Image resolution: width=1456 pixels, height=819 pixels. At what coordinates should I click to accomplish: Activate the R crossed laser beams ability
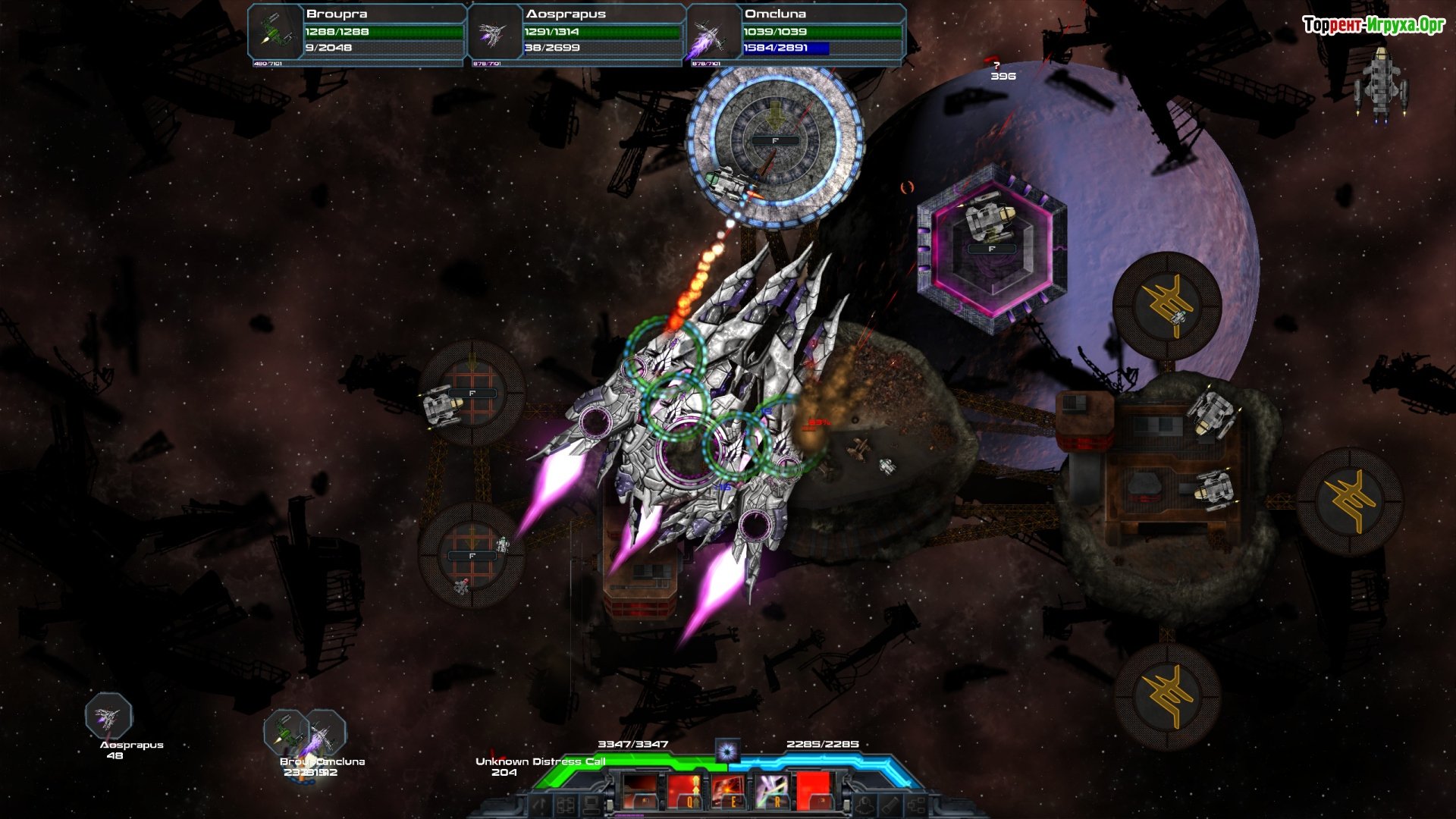click(x=772, y=792)
